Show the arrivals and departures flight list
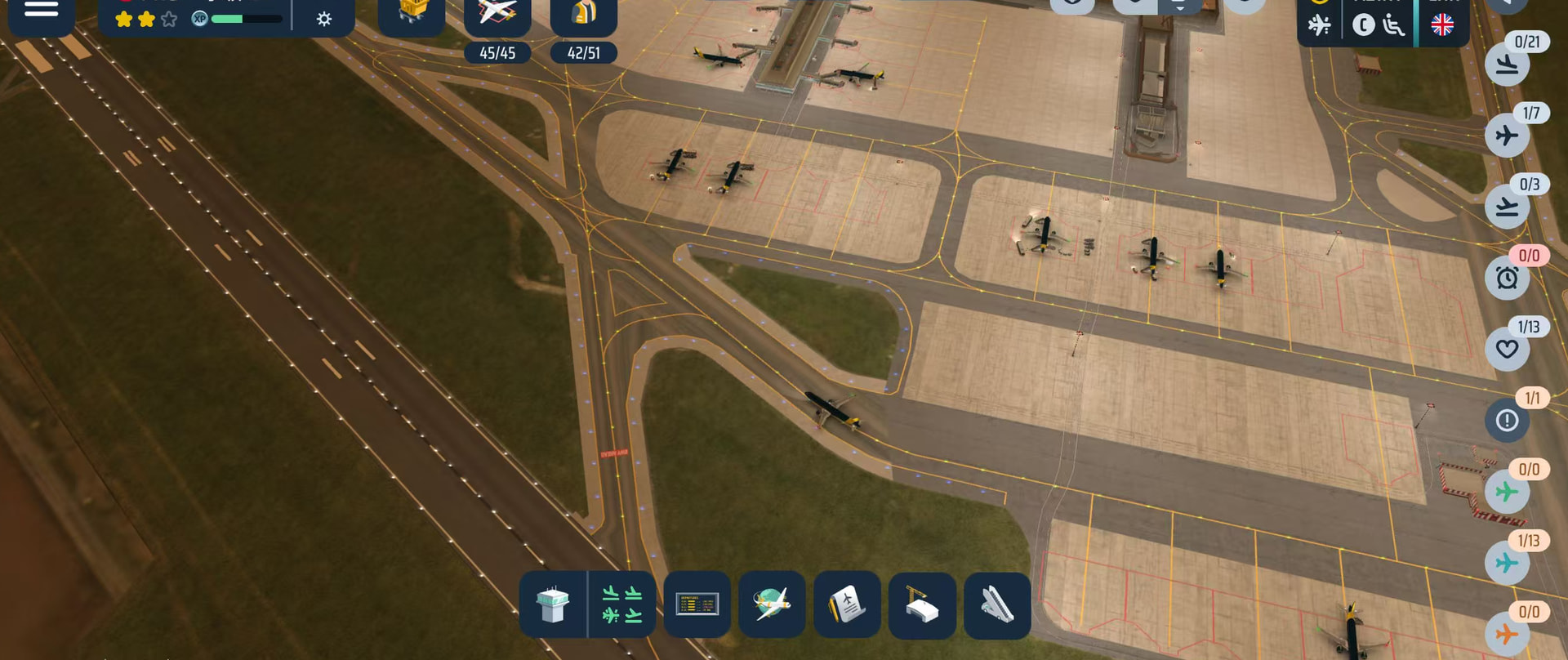The height and width of the screenshot is (660, 1568). (x=622, y=605)
